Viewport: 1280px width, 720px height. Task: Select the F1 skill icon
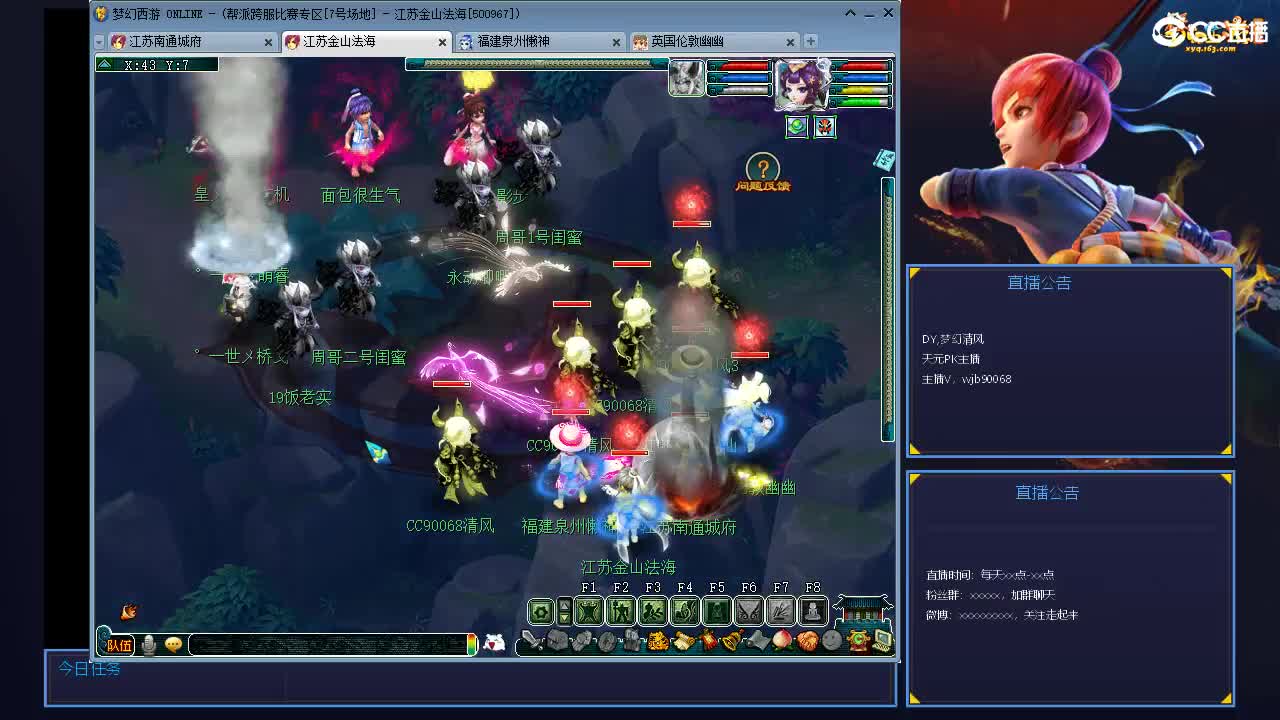click(589, 610)
